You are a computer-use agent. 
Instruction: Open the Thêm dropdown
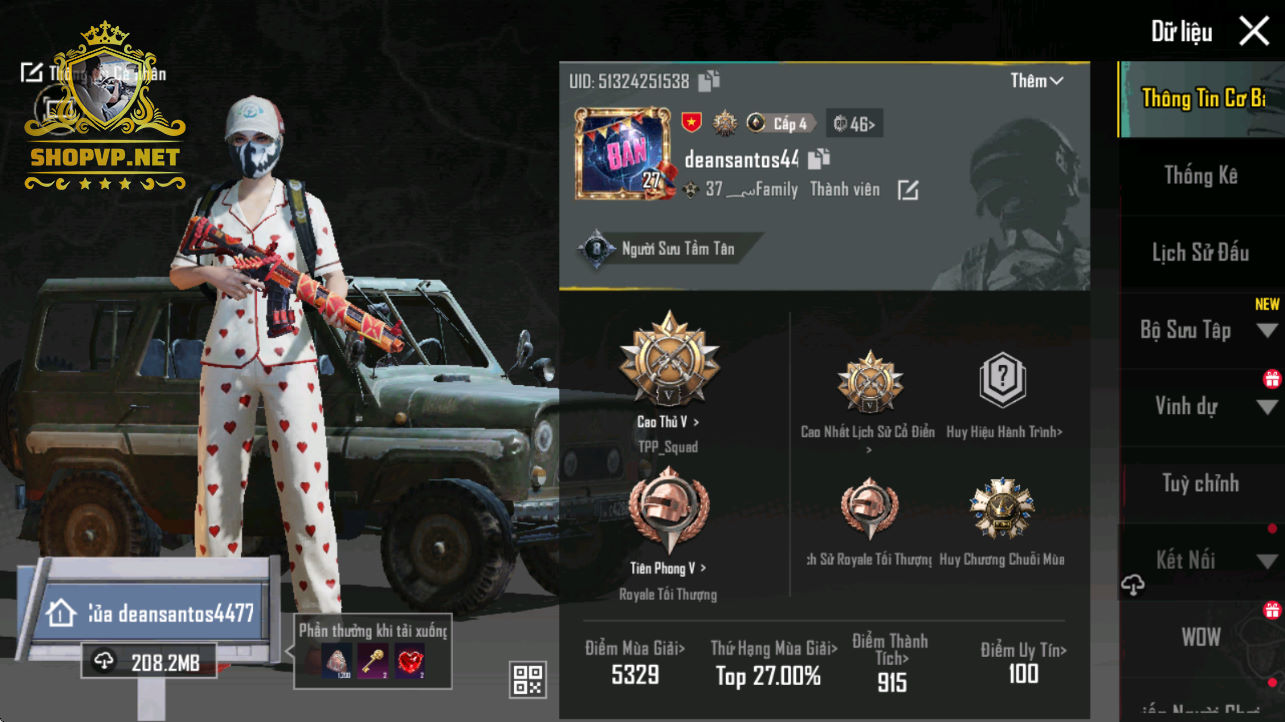1036,81
